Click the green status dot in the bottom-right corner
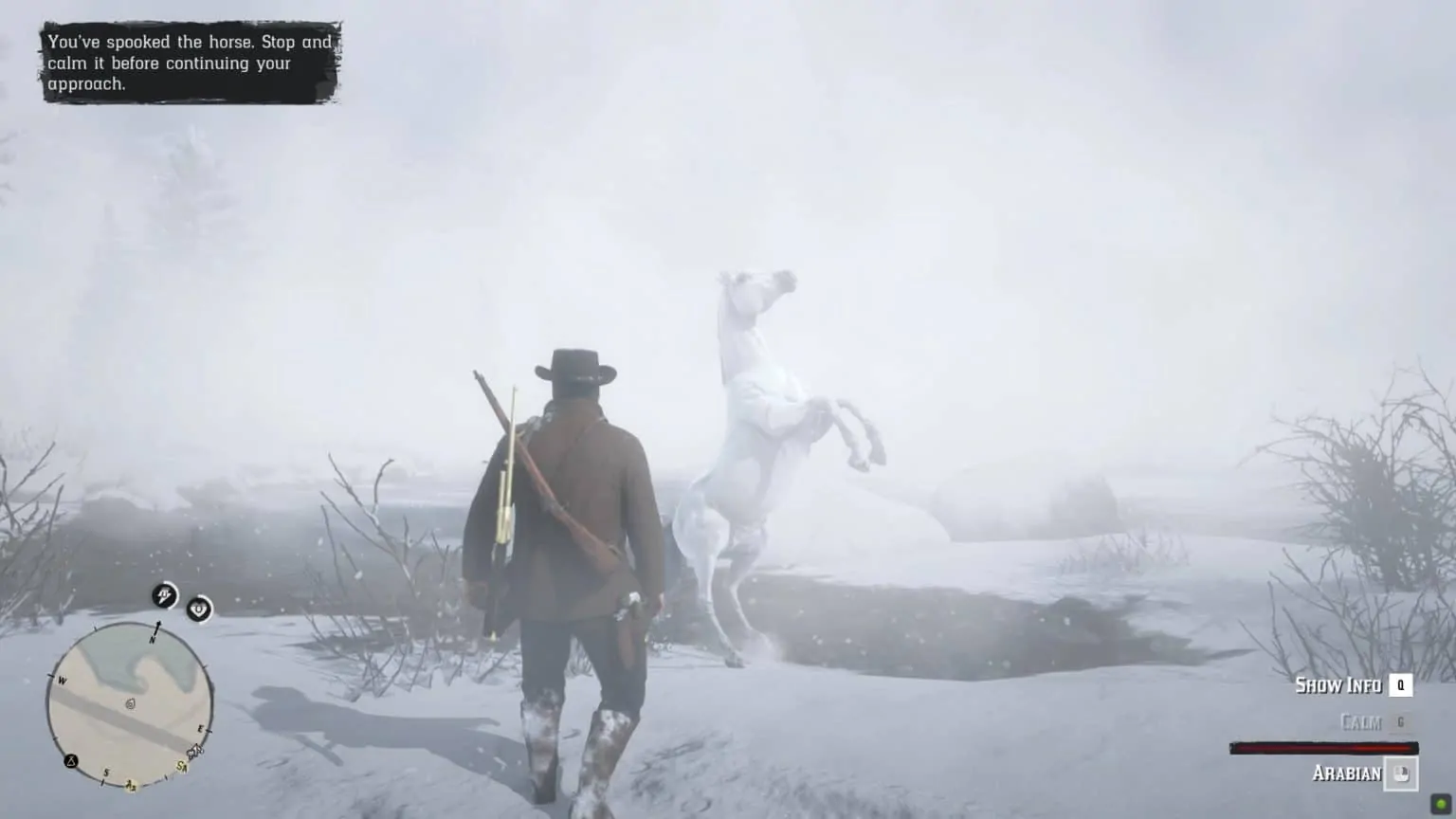 [1441, 806]
